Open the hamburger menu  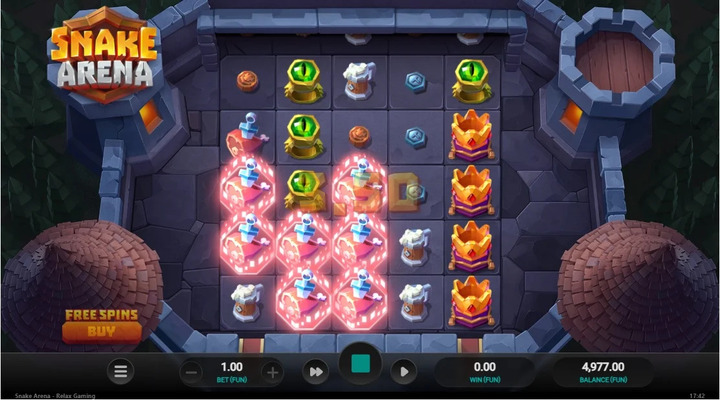click(x=121, y=372)
